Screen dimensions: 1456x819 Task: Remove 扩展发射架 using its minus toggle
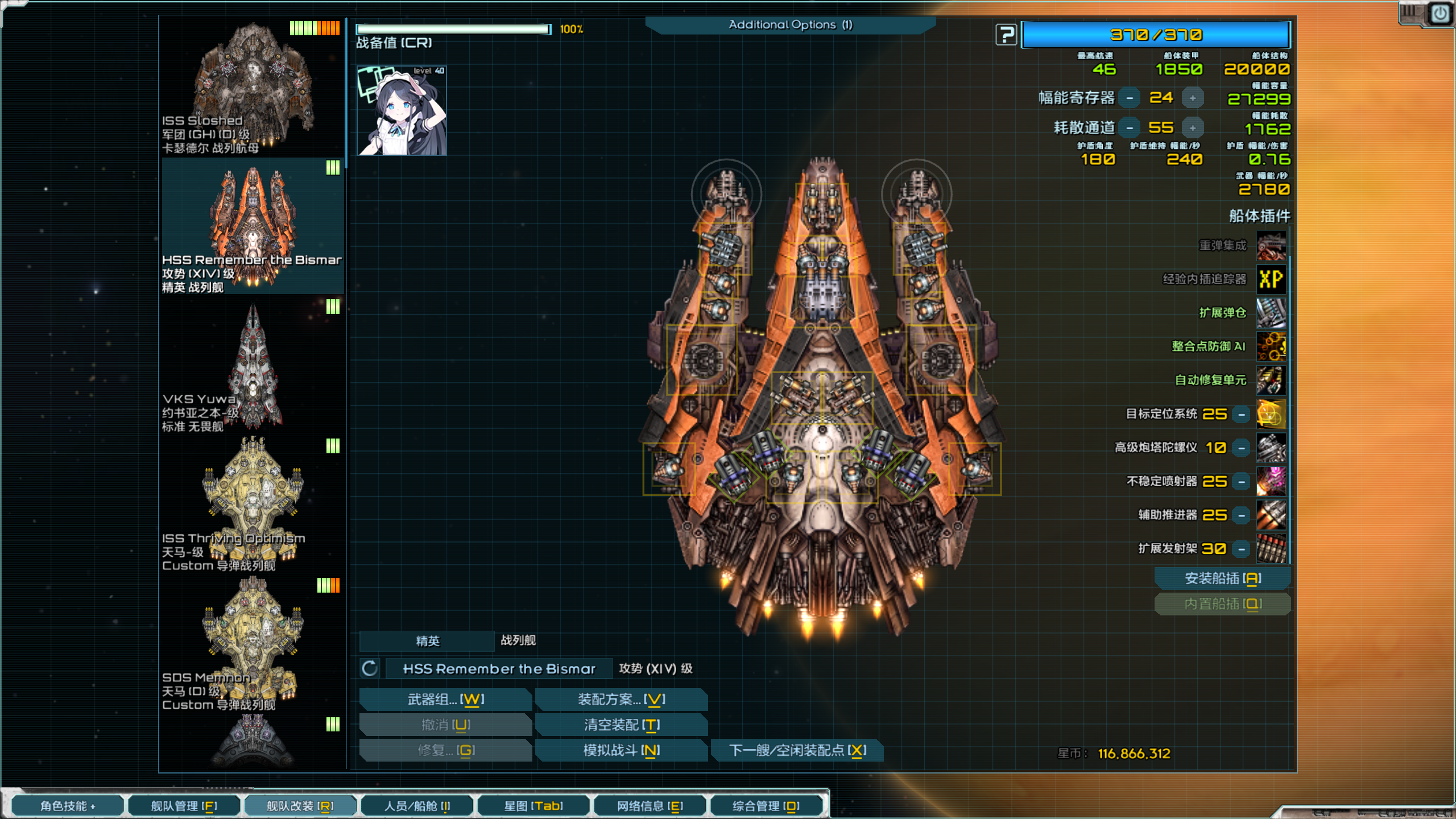click(1240, 548)
